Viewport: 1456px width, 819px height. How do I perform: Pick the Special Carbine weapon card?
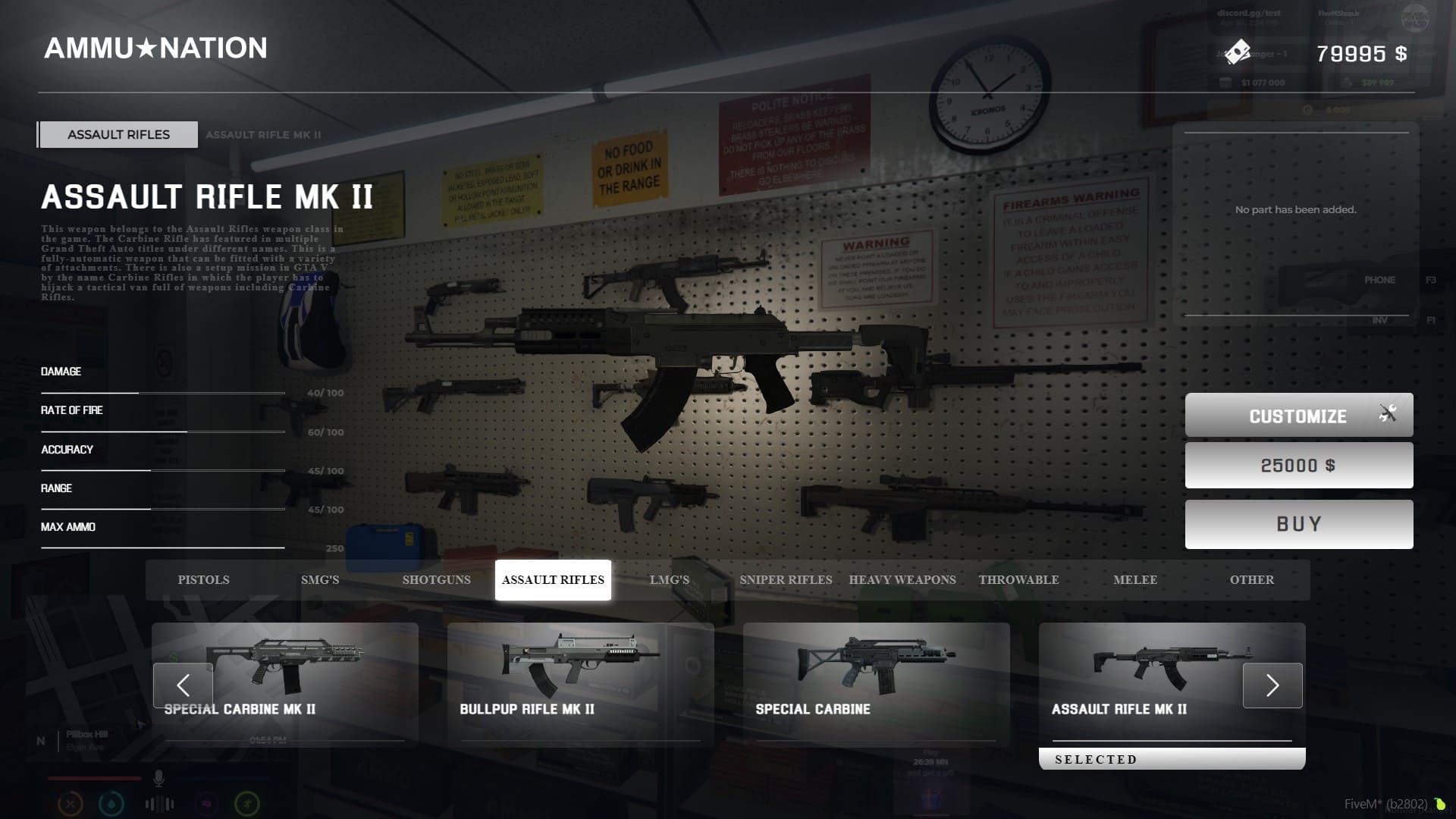coord(876,682)
